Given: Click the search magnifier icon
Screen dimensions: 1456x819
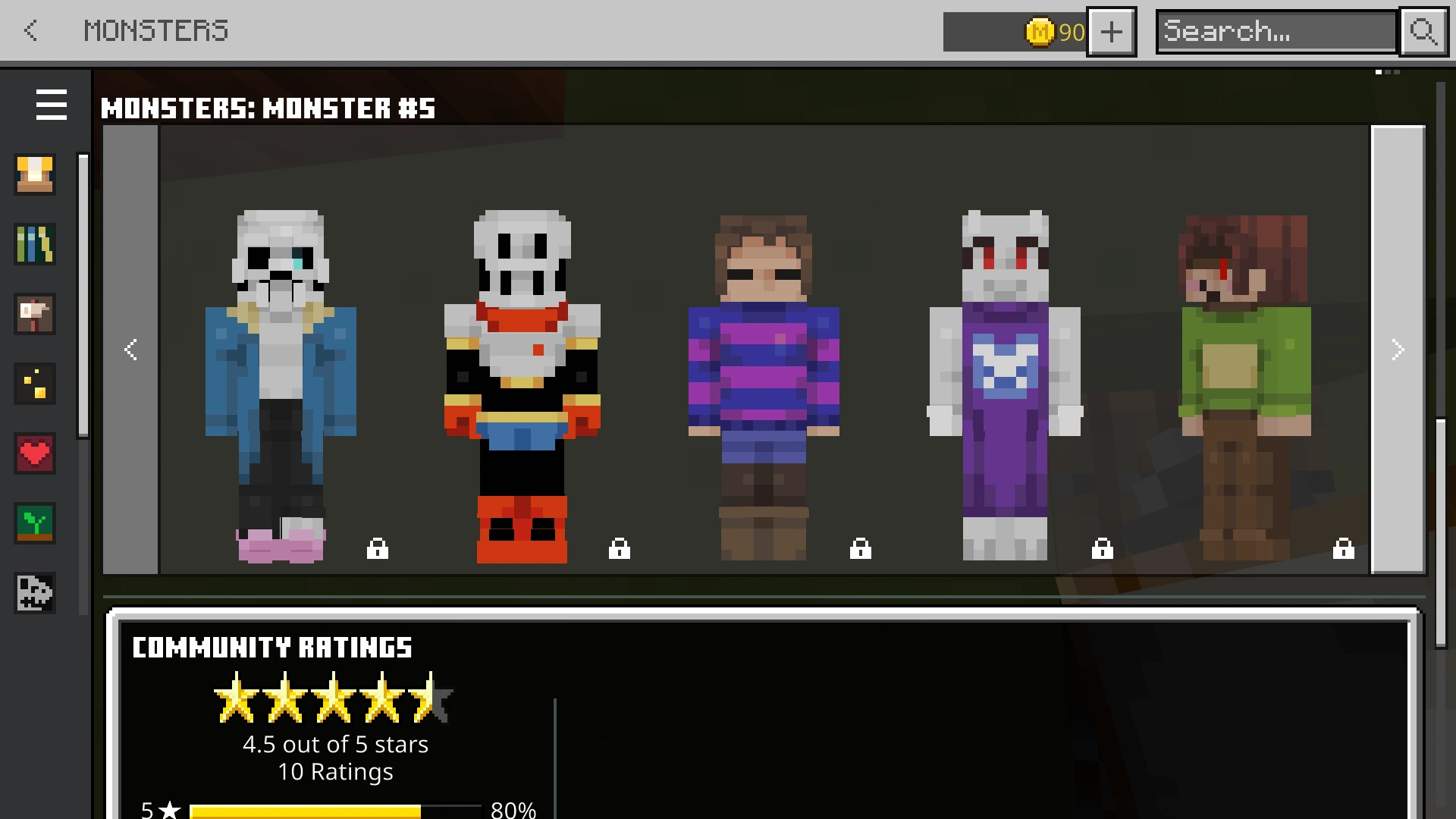Looking at the screenshot, I should click(1423, 31).
